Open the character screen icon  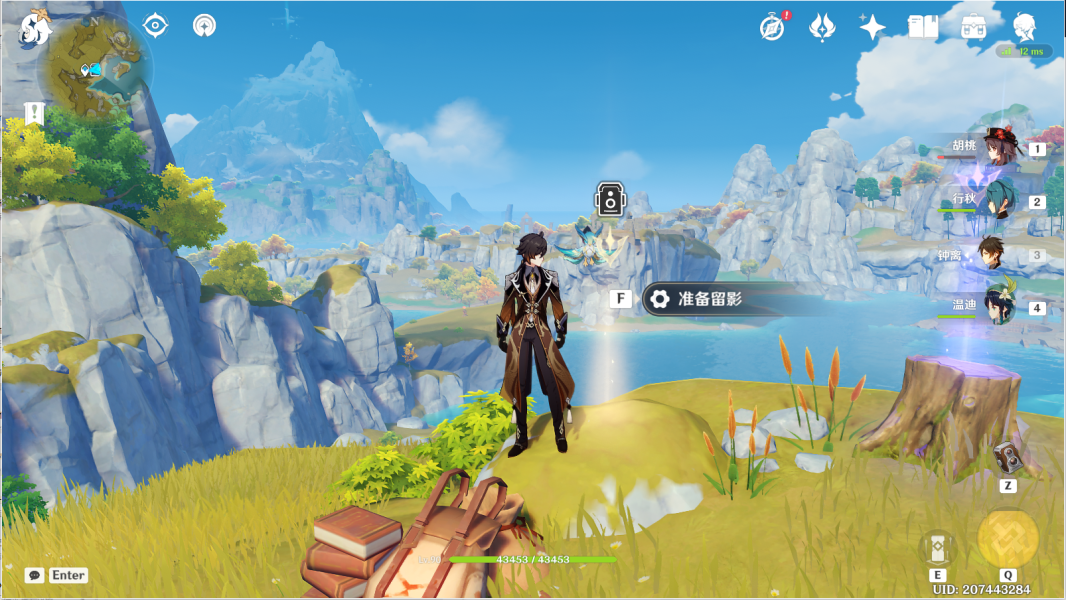1025,27
